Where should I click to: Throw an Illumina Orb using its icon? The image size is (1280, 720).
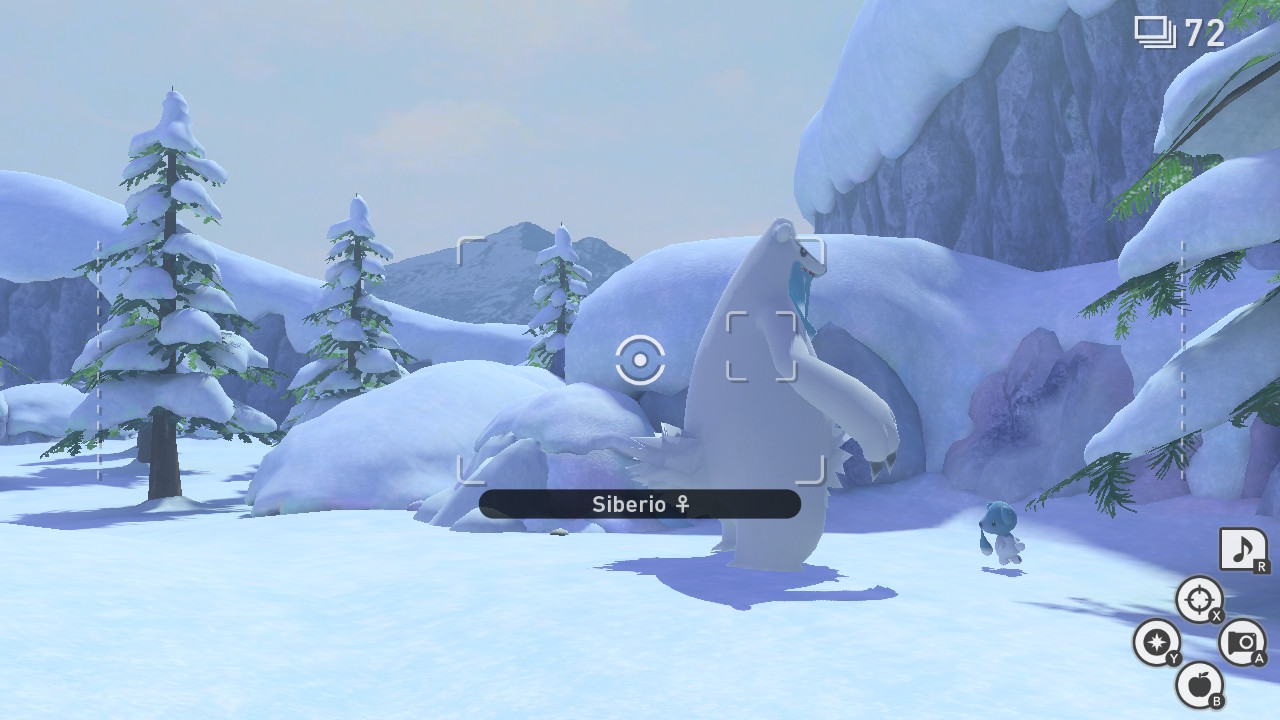click(1156, 642)
